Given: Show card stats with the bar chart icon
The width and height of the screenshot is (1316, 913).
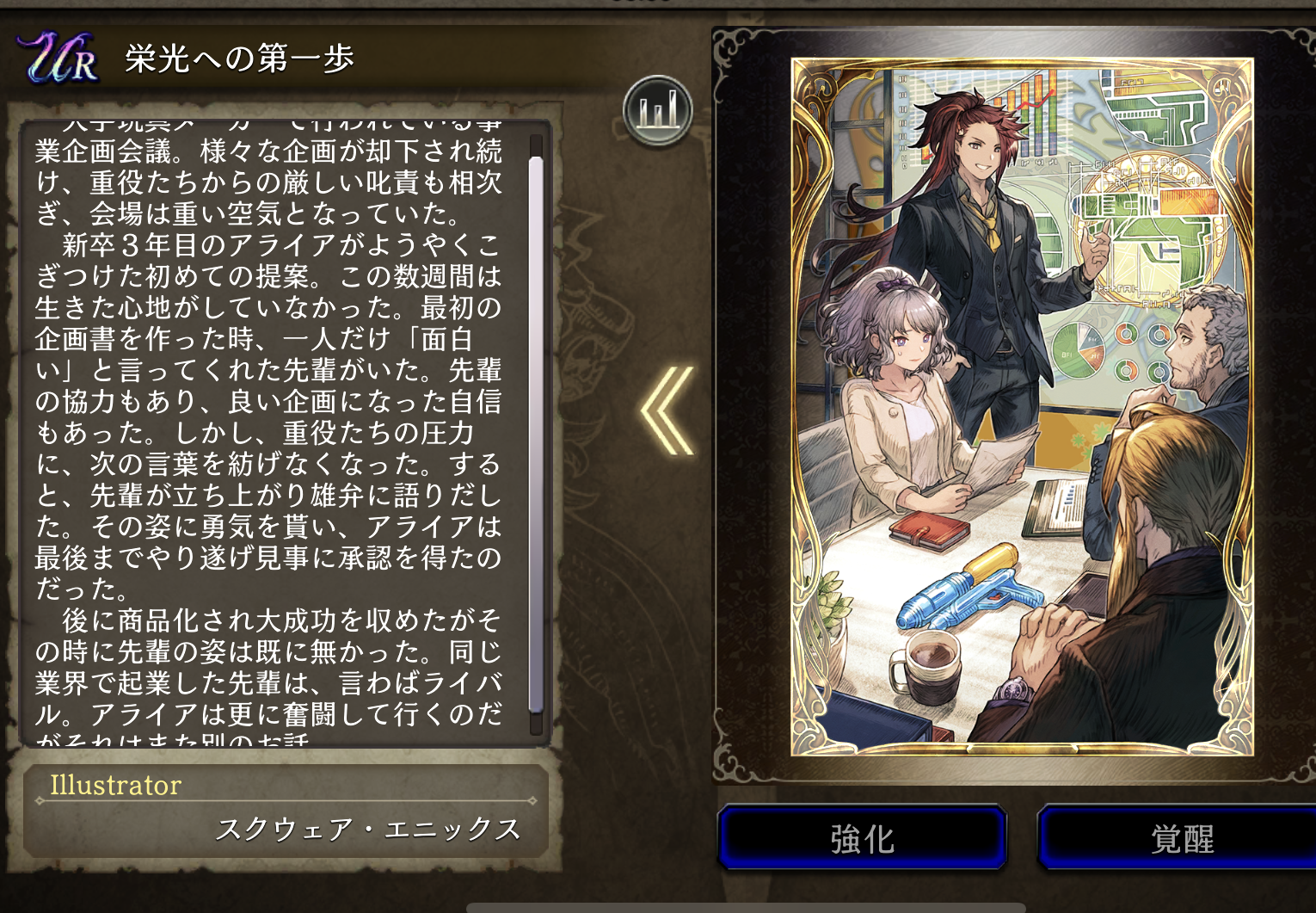Looking at the screenshot, I should coord(658,110).
